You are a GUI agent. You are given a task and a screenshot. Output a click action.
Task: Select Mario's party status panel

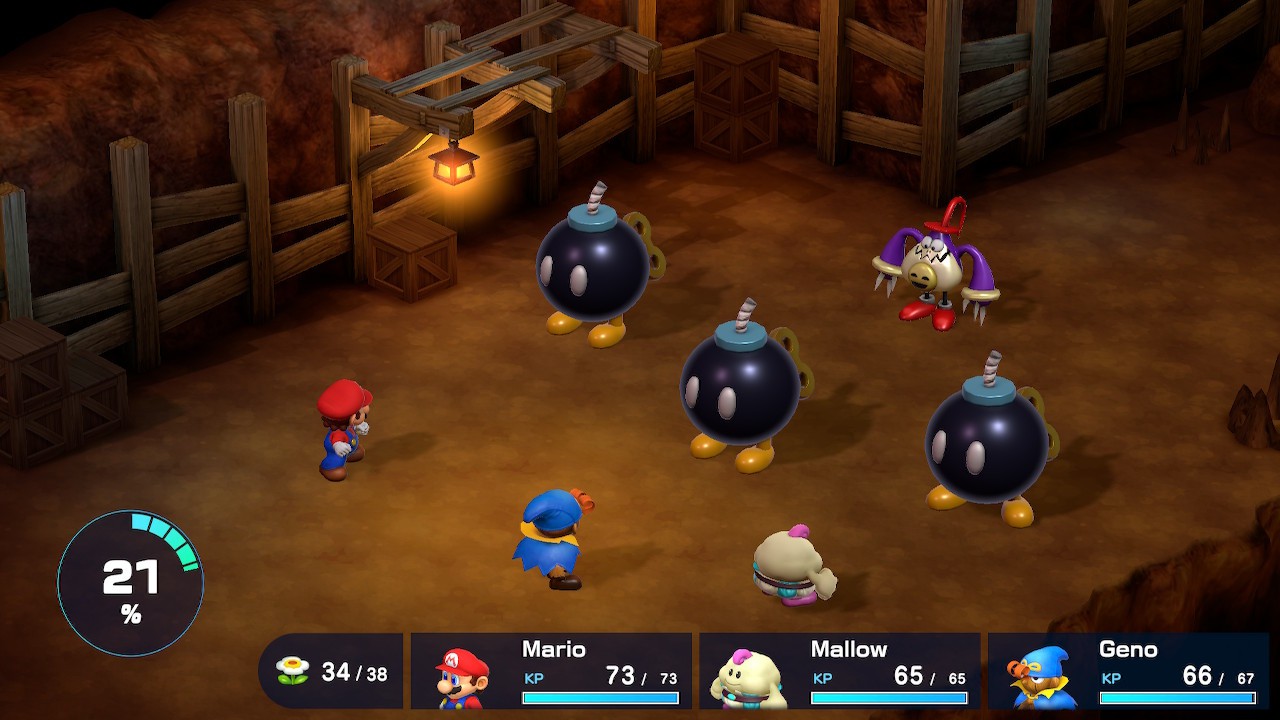[551, 671]
